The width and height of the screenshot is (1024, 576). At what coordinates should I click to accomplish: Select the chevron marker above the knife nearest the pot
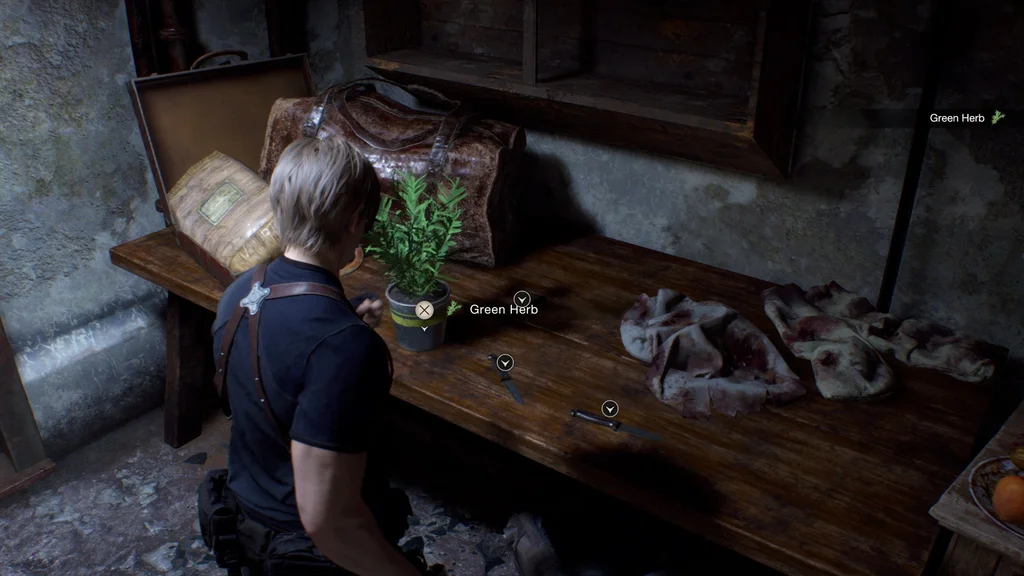pyautogui.click(x=505, y=362)
